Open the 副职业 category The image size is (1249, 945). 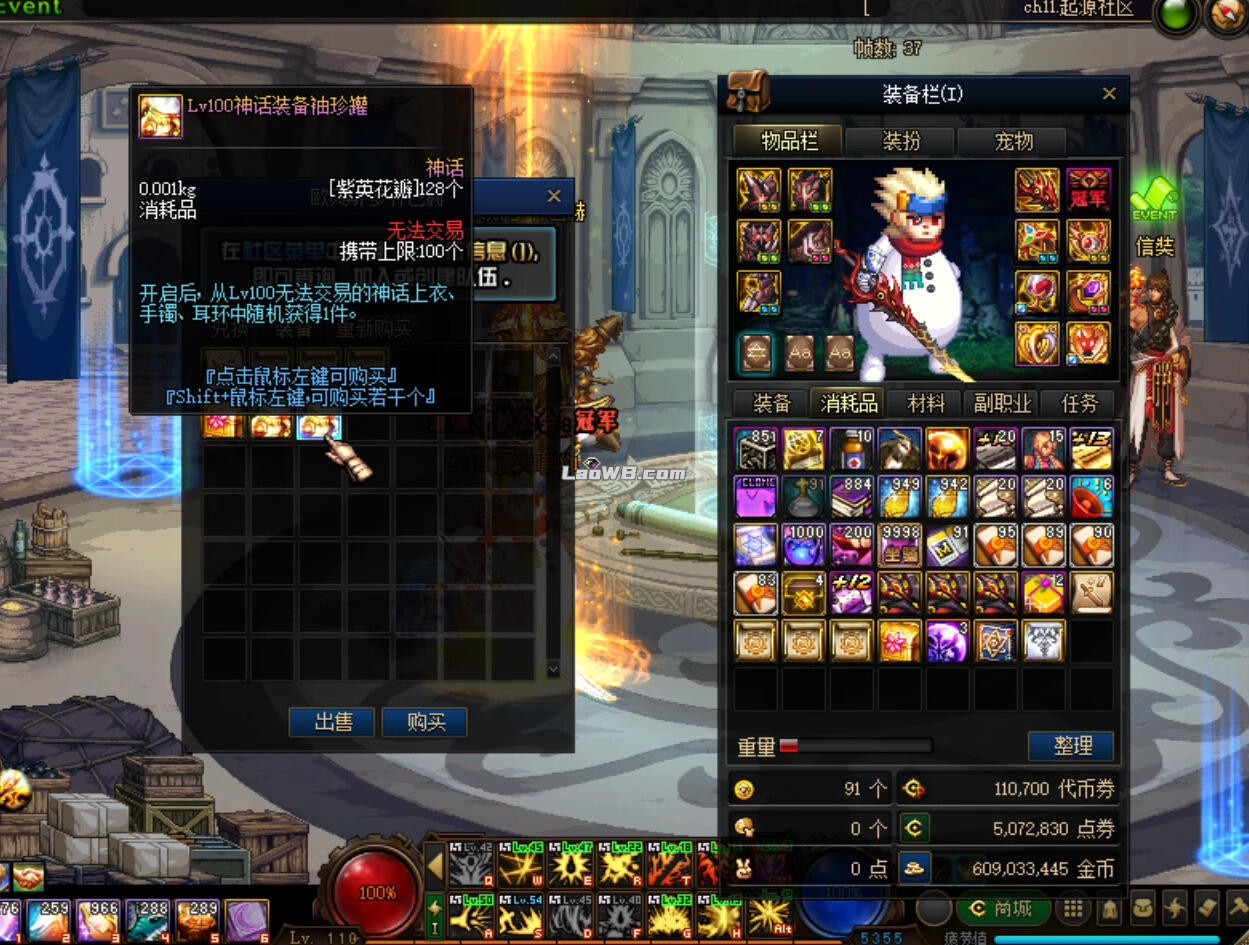click(1002, 403)
